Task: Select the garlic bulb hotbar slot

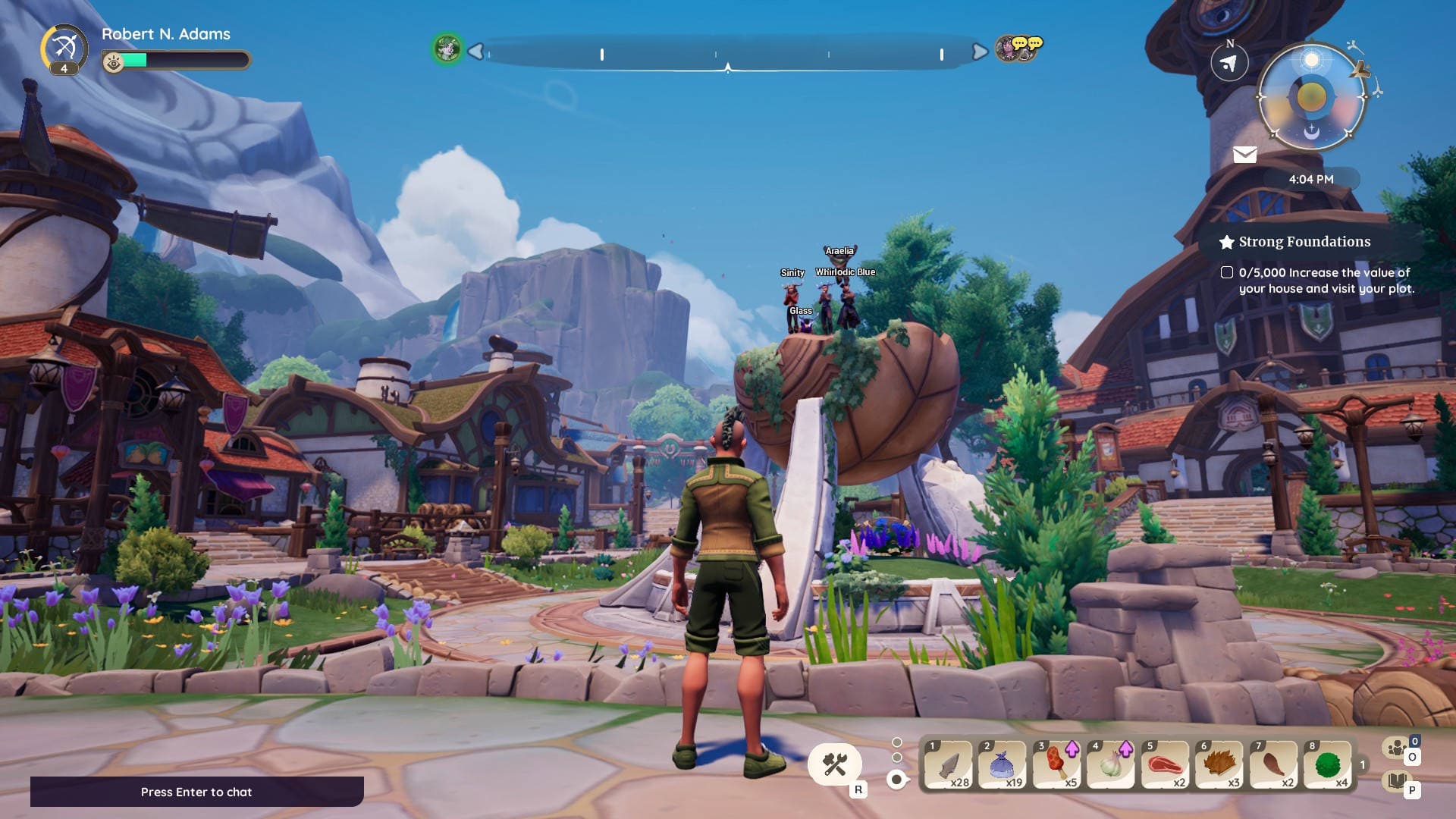Action: [x=1110, y=766]
